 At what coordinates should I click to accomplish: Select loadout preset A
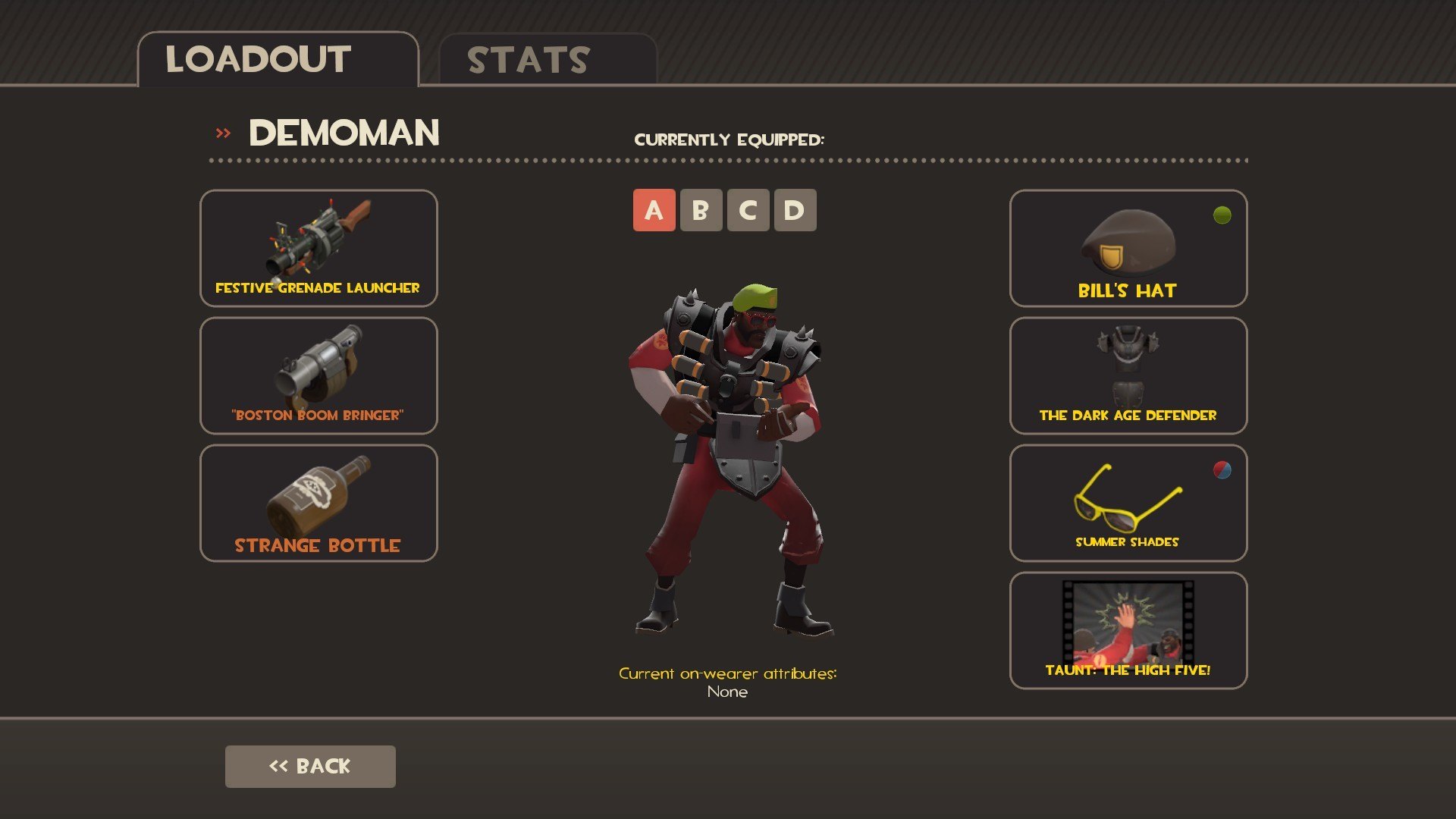(654, 210)
